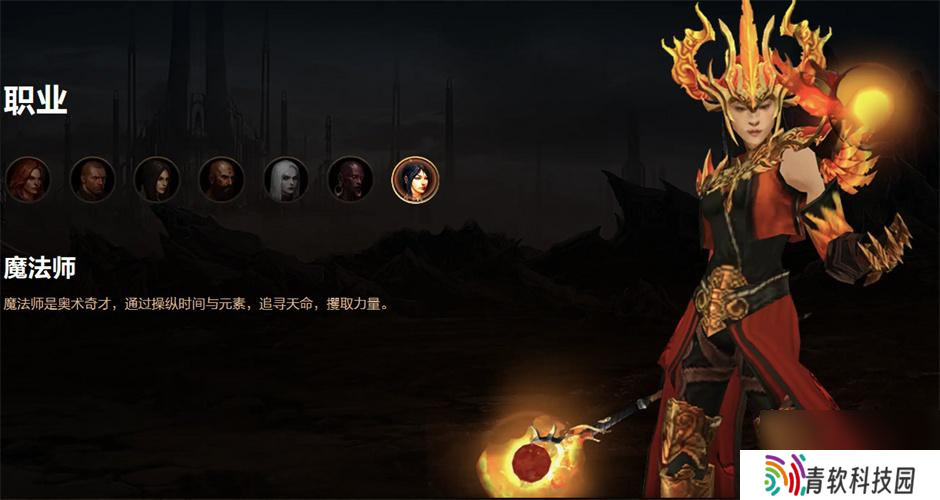Choose the white-haired pale woman portrait
Viewport: 940px width, 500px height.
coord(286,180)
